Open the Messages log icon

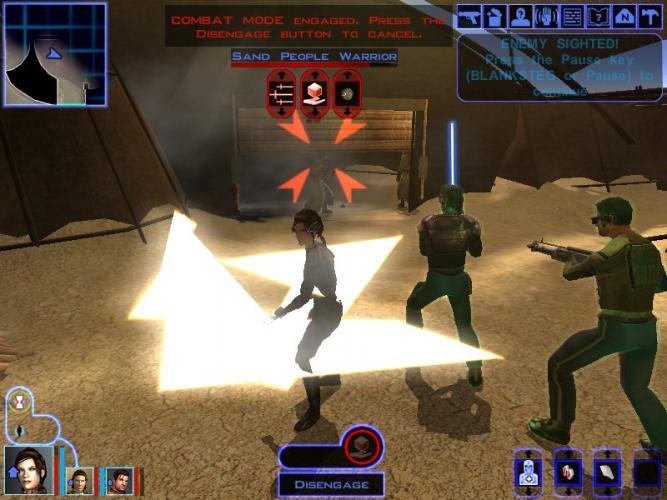pyautogui.click(x=572, y=16)
